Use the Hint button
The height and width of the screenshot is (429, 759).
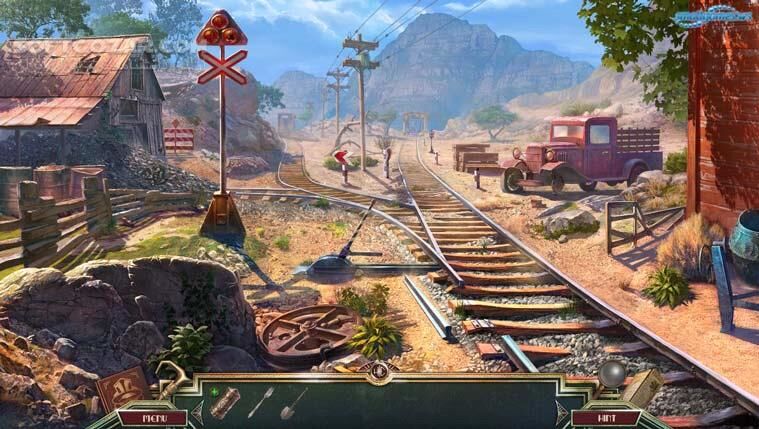[605, 417]
